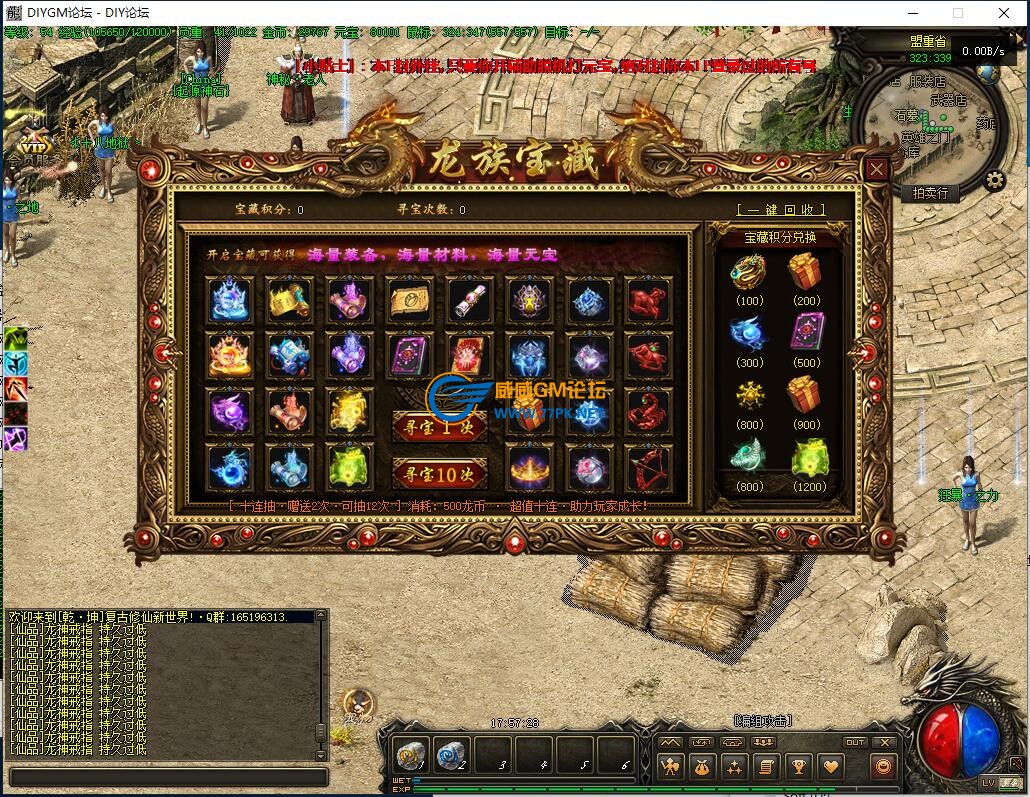Click the trophy icon on bottom bar

799,767
